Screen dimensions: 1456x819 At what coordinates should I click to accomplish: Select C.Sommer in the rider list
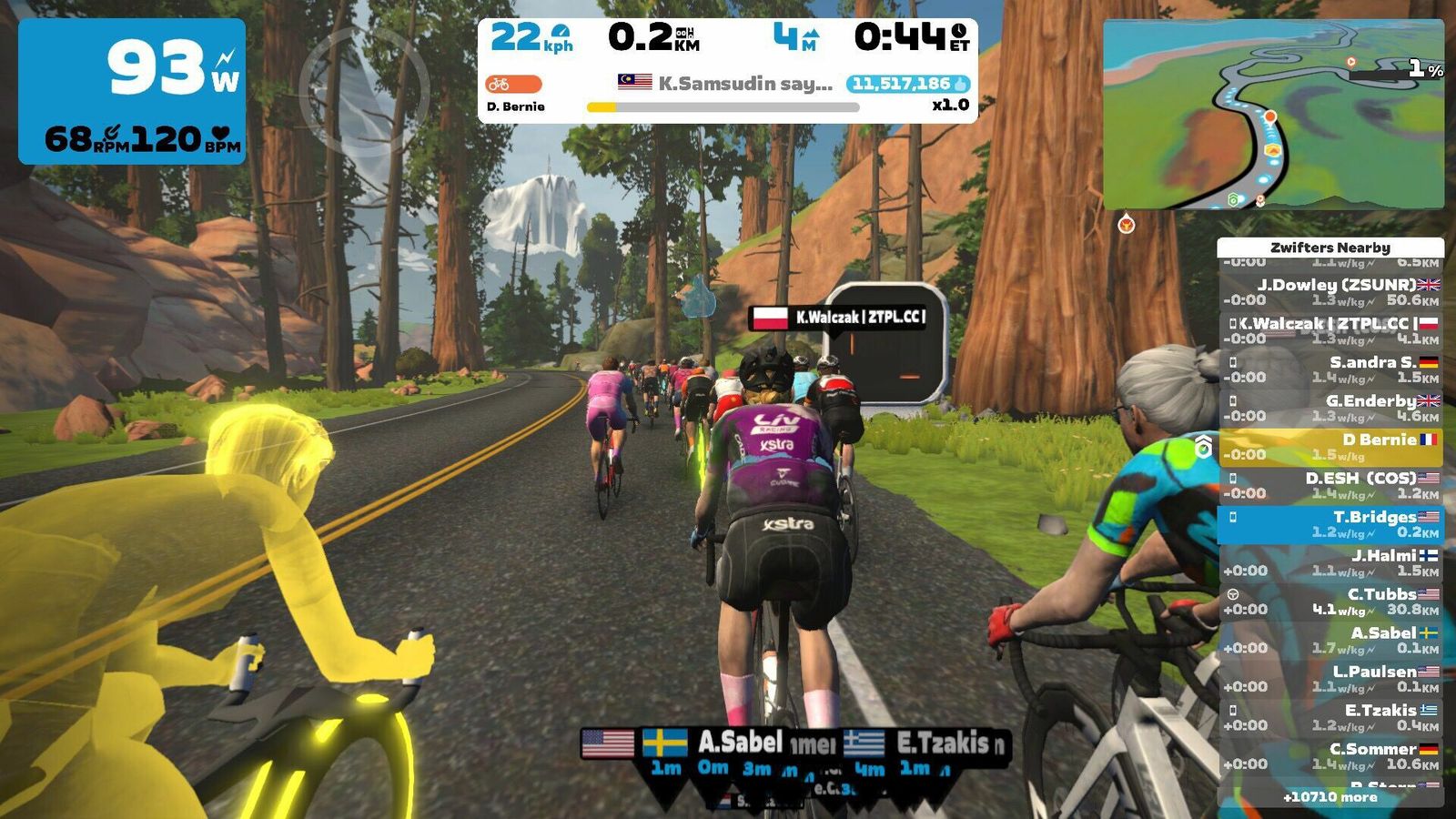tap(1330, 756)
